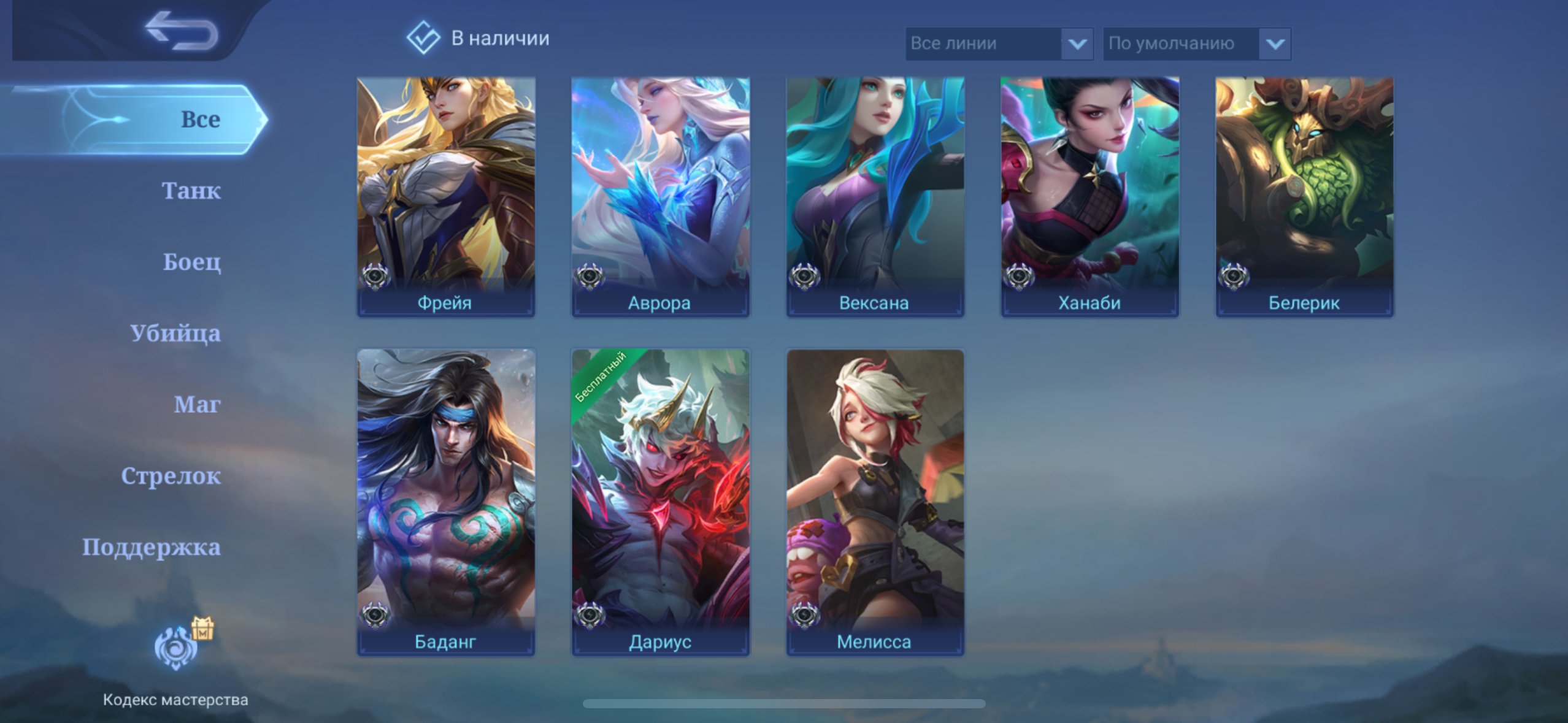Choose the "Стрелок" class tab
This screenshot has height=723, width=1568.
click(171, 476)
